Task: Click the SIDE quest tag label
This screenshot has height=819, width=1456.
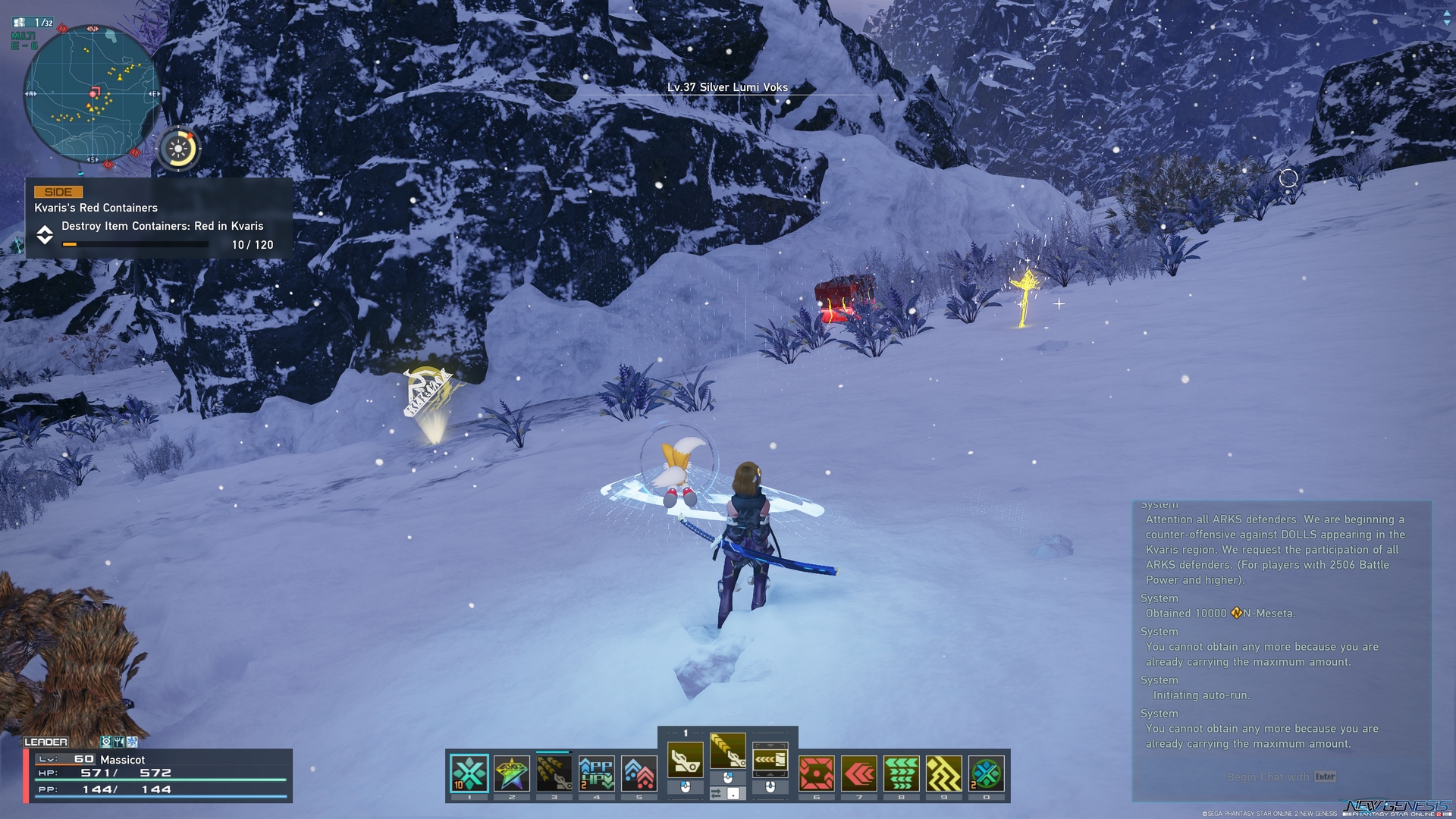Action: pyautogui.click(x=58, y=192)
